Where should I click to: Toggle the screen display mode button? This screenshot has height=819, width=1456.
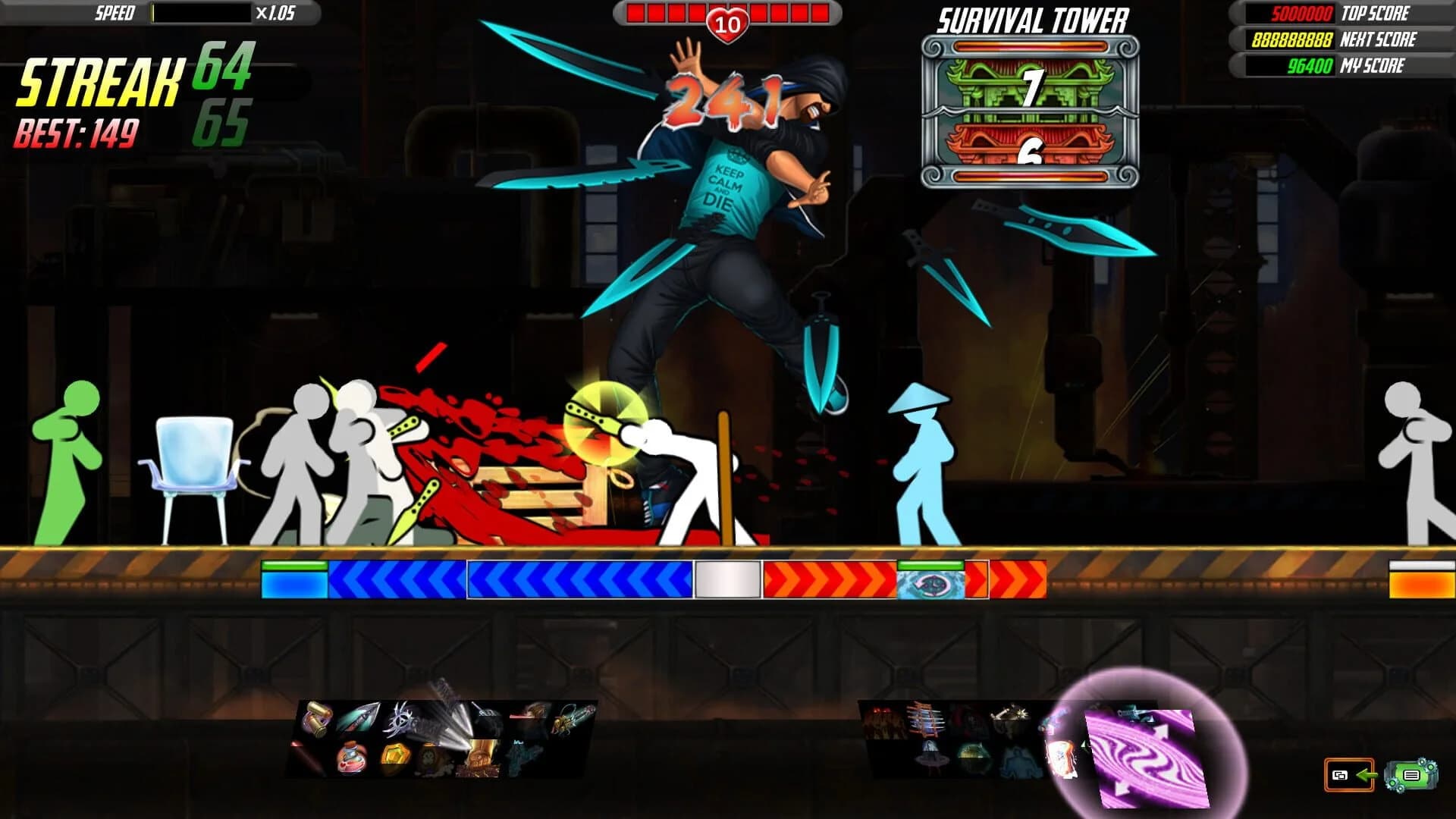point(1339,776)
